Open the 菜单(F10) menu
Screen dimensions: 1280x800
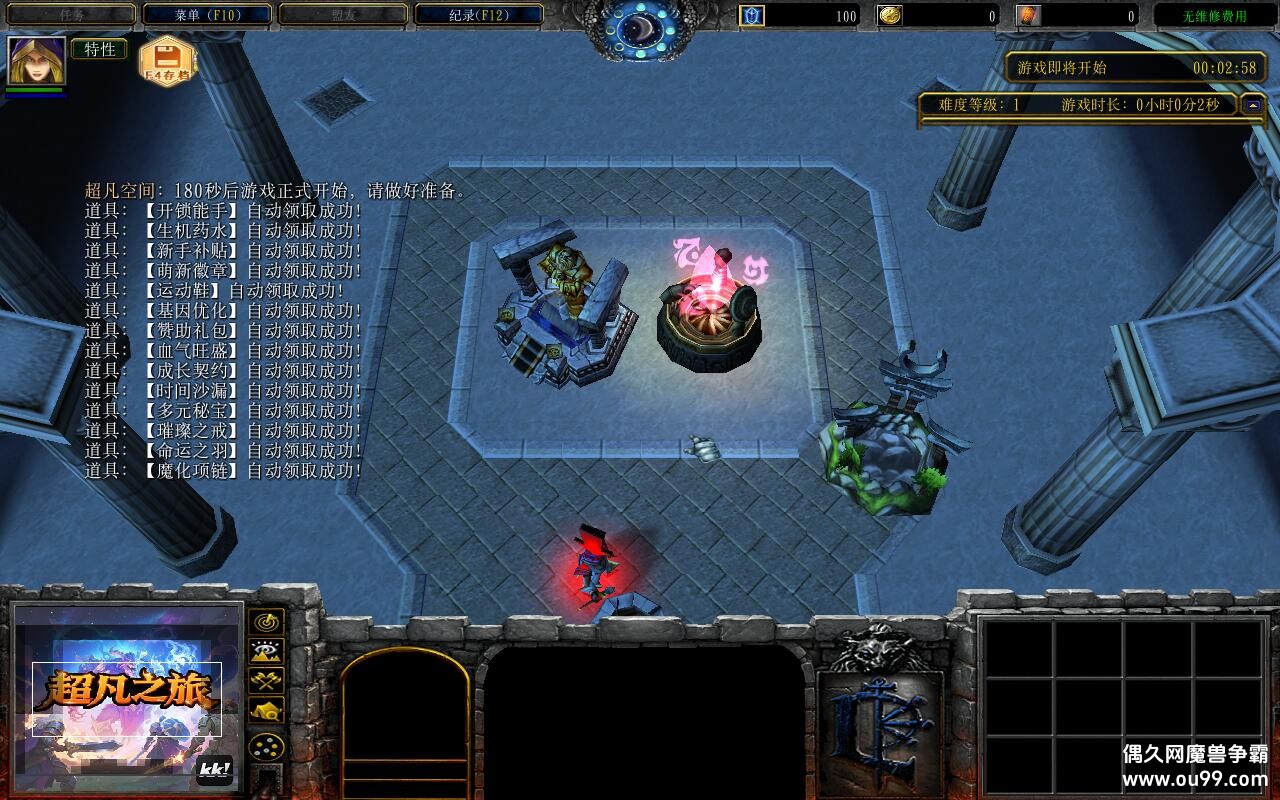tap(205, 13)
